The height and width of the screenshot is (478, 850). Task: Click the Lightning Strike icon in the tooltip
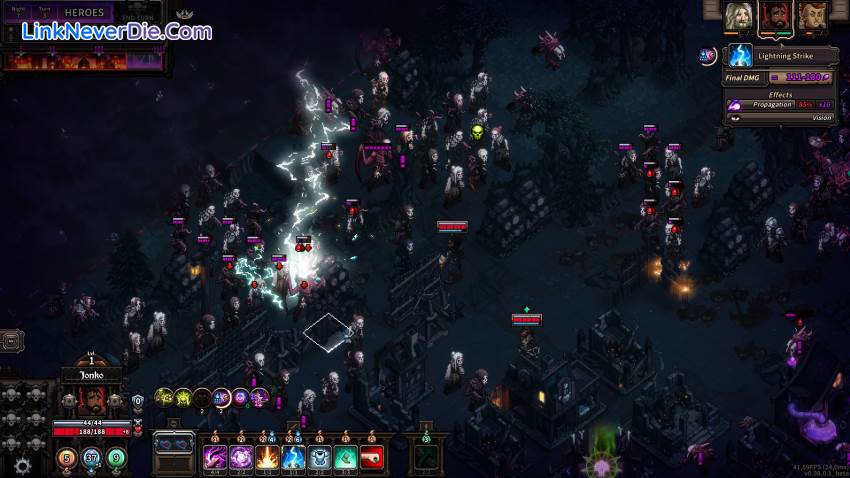pyautogui.click(x=740, y=55)
